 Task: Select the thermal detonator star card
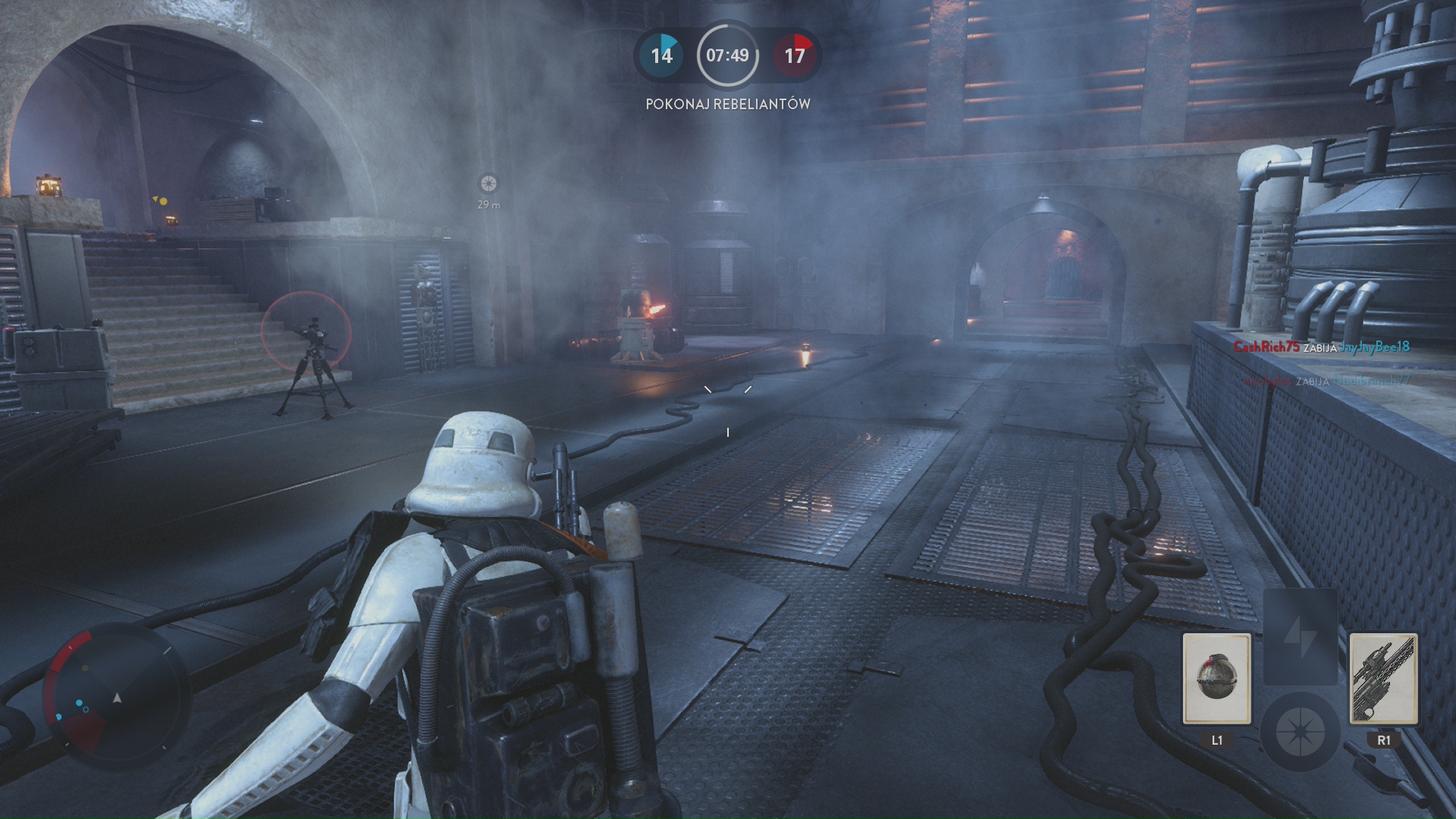click(x=1216, y=678)
